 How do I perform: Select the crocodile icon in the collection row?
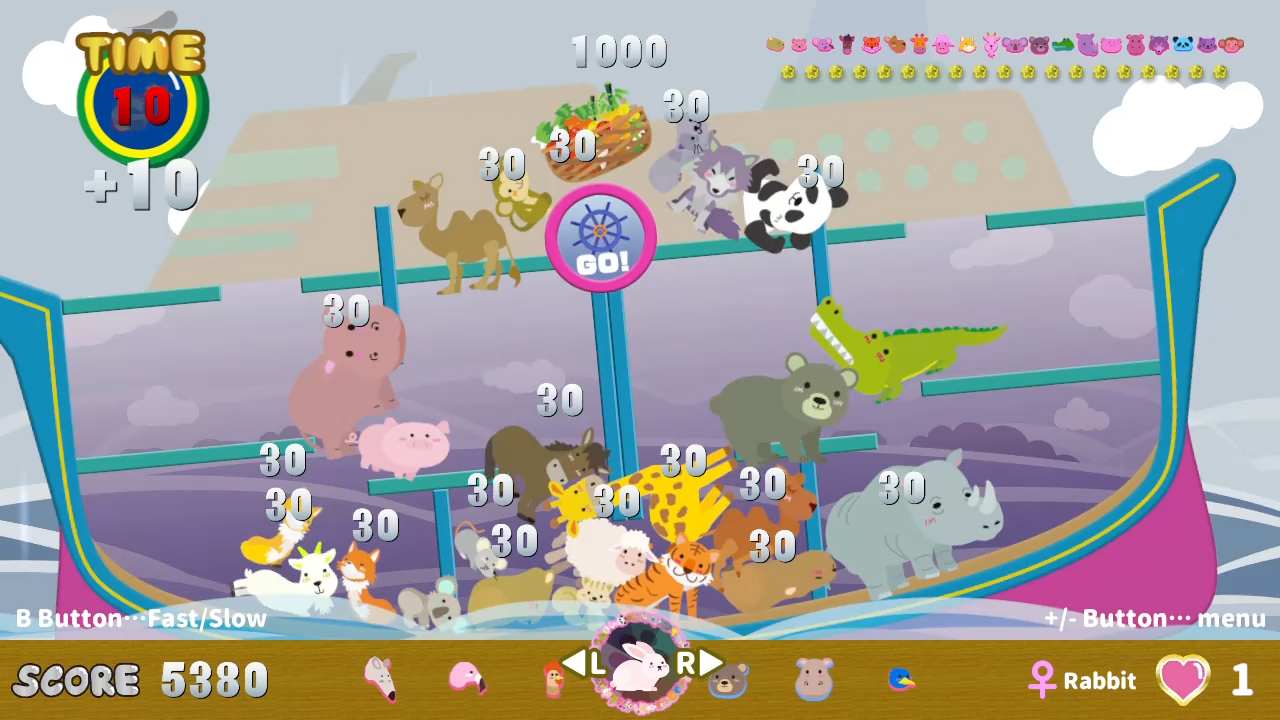(x=1063, y=47)
